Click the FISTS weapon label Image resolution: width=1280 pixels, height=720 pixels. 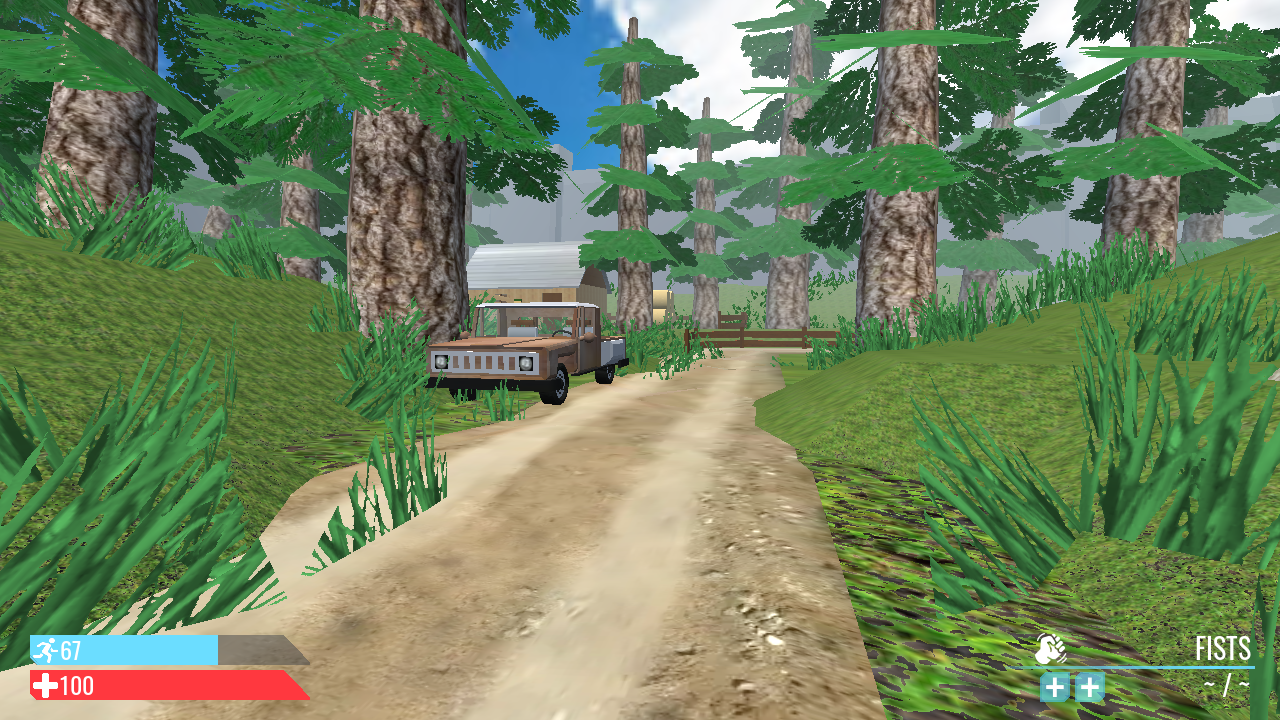pos(1222,648)
